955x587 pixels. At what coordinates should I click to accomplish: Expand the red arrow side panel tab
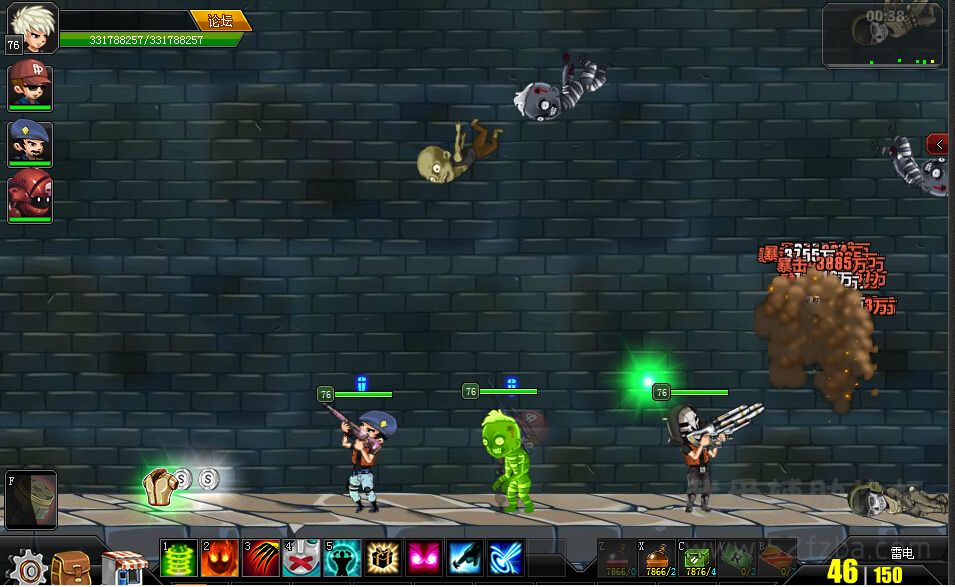938,144
